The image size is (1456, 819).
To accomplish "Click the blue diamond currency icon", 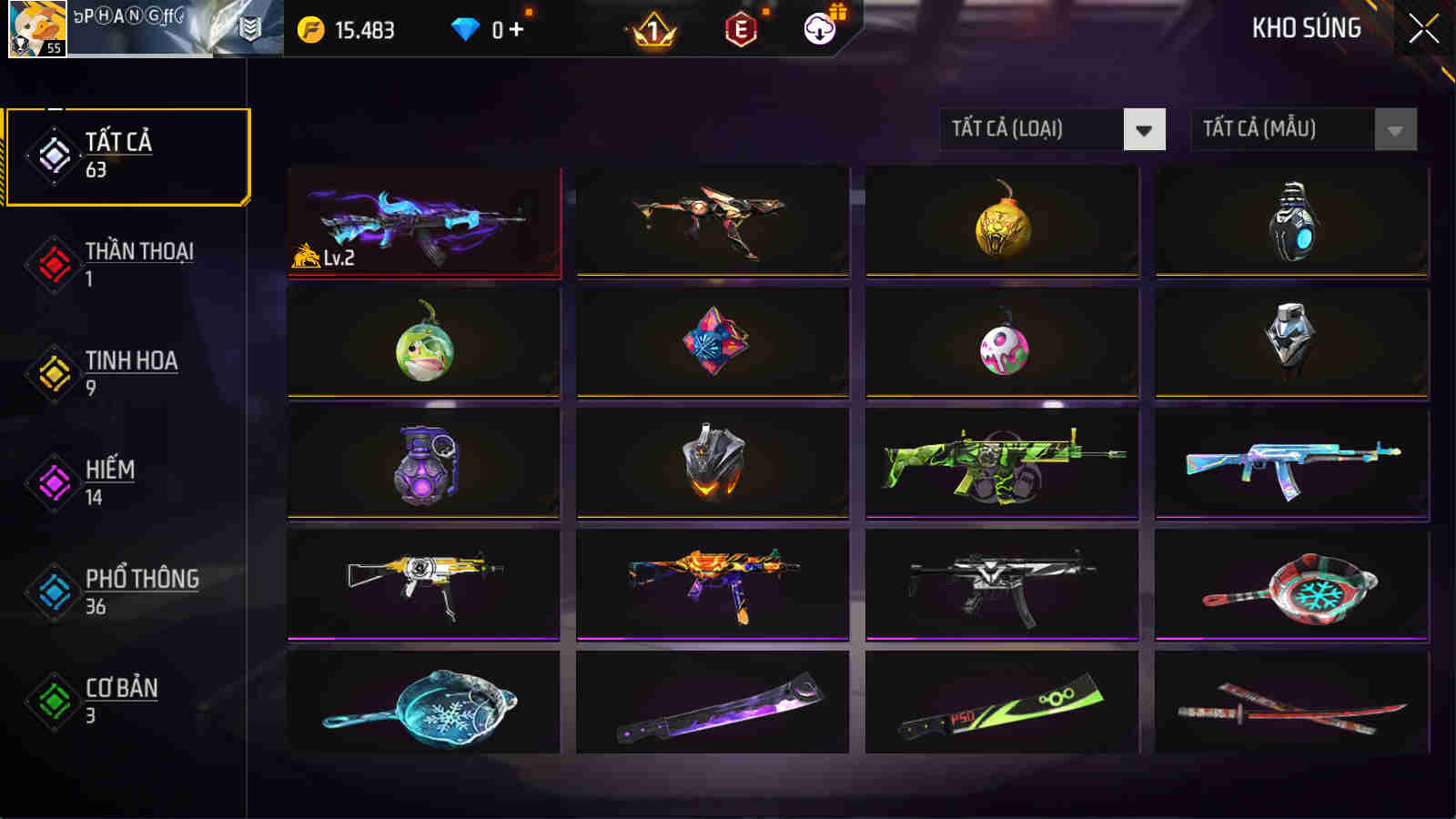I will tap(467, 28).
